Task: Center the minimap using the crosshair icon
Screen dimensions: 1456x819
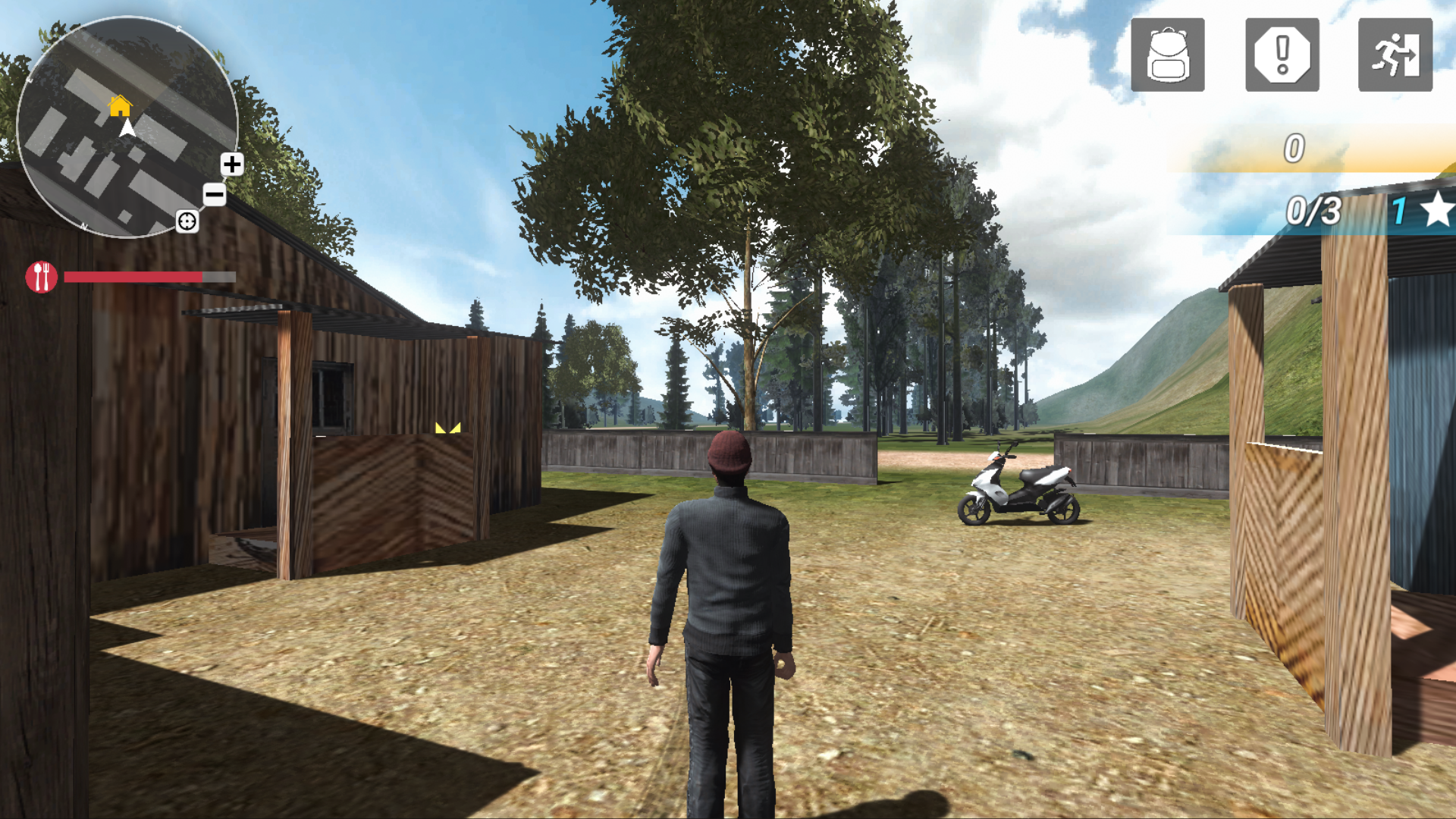Action: point(187,222)
